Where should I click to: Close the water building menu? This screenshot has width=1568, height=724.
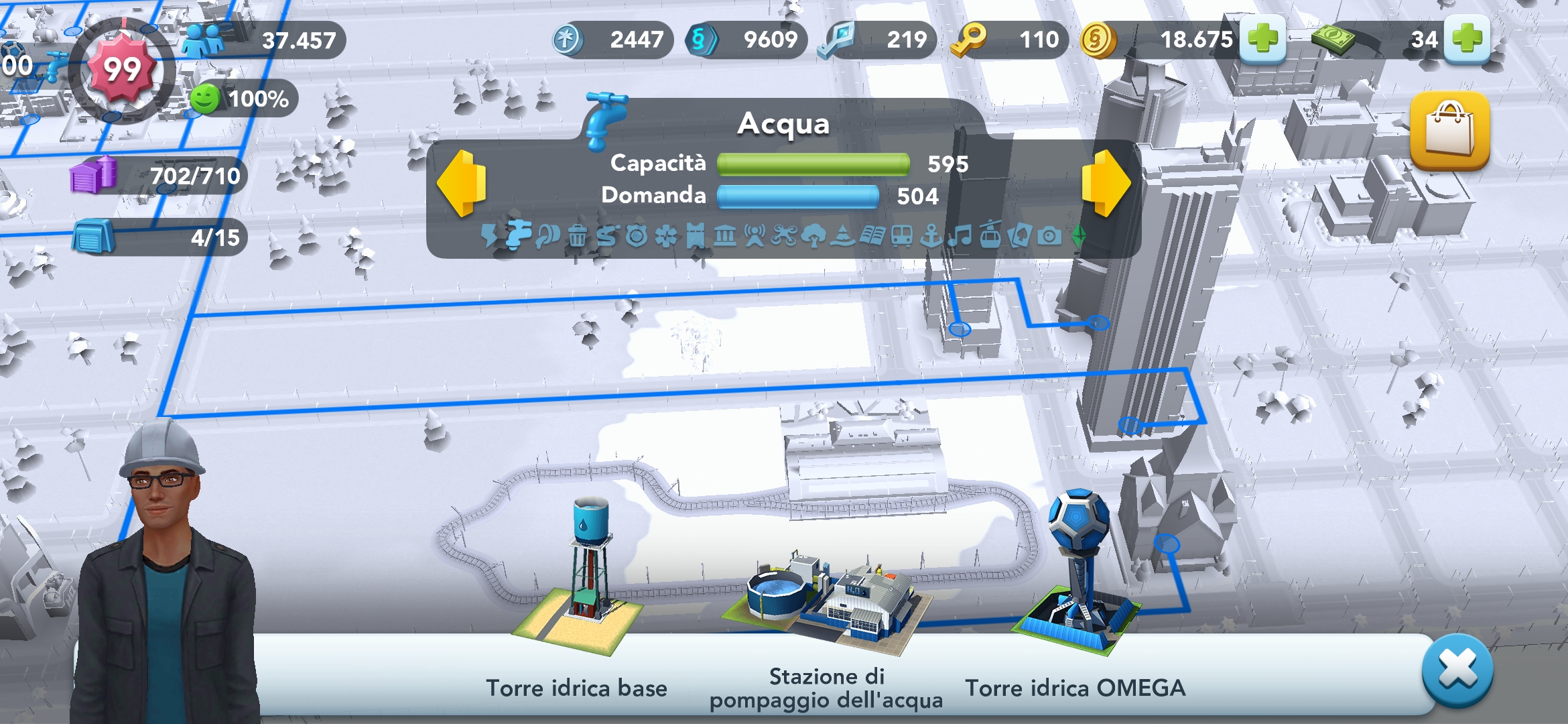(1457, 670)
